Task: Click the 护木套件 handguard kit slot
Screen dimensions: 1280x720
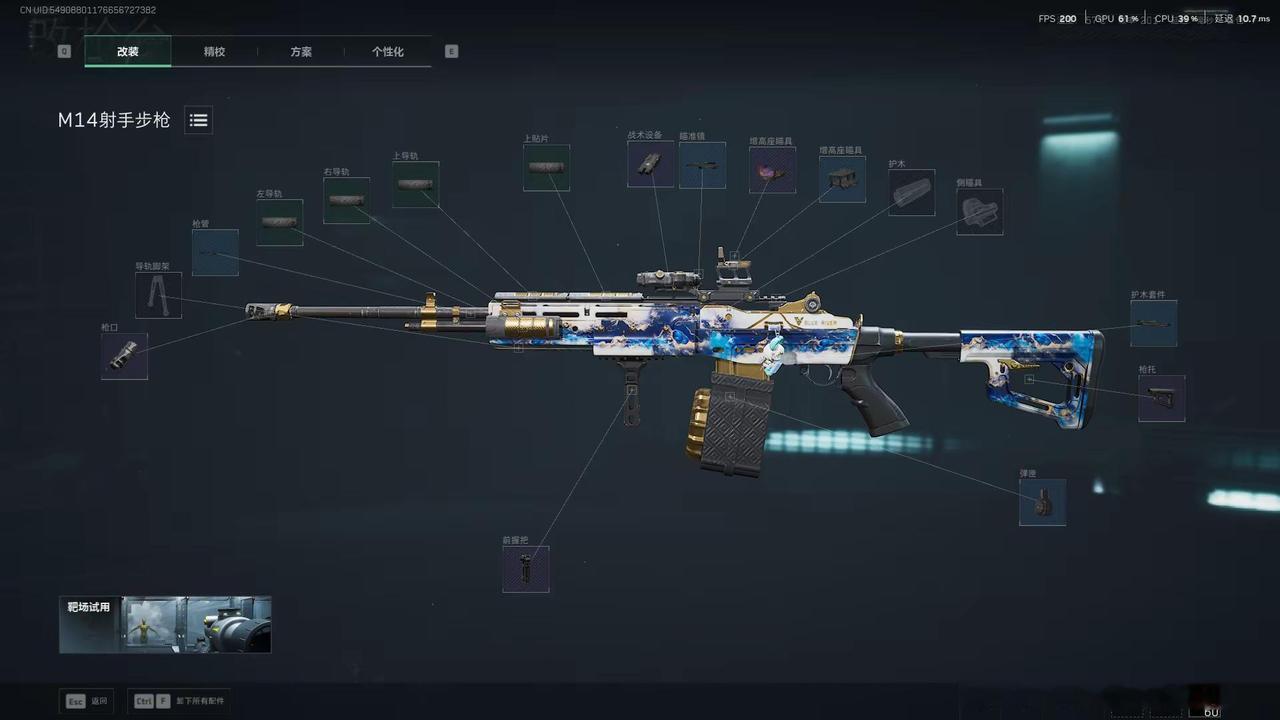Action: [x=1153, y=322]
